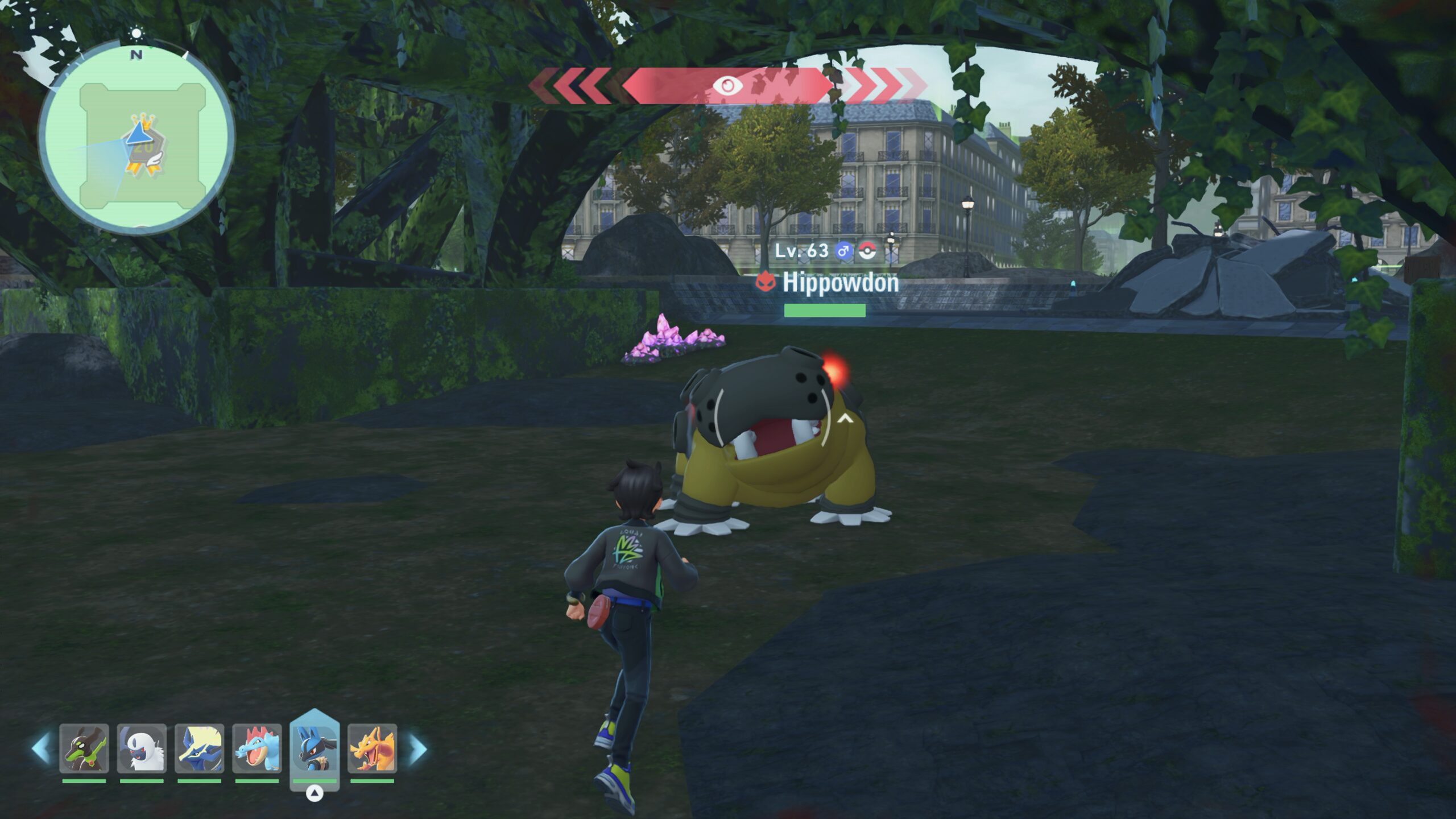1456x819 pixels.
Task: Select Zygarde in the party bar
Action: click(x=84, y=748)
